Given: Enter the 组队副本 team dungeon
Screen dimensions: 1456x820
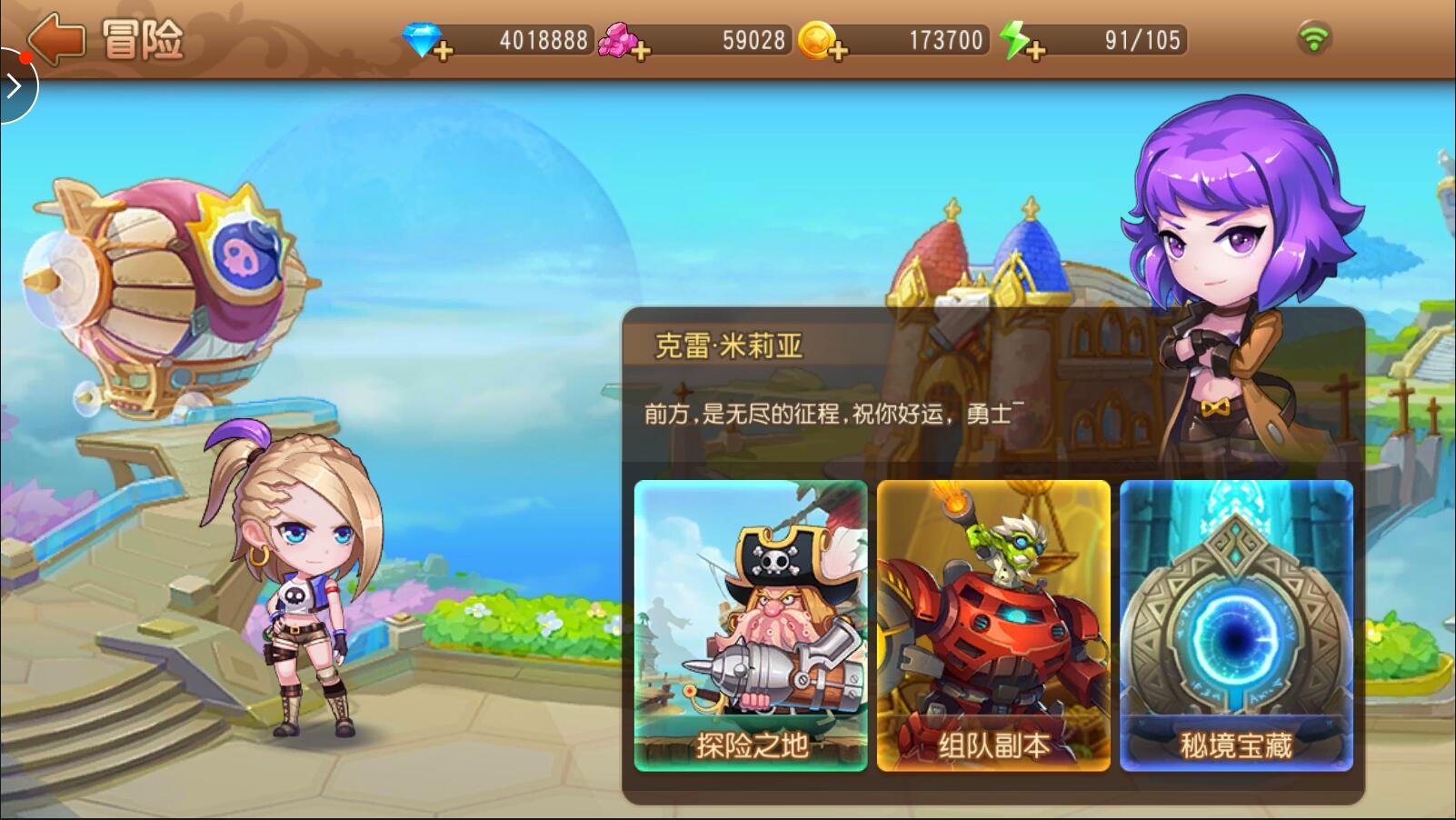Looking at the screenshot, I should coord(993,625).
